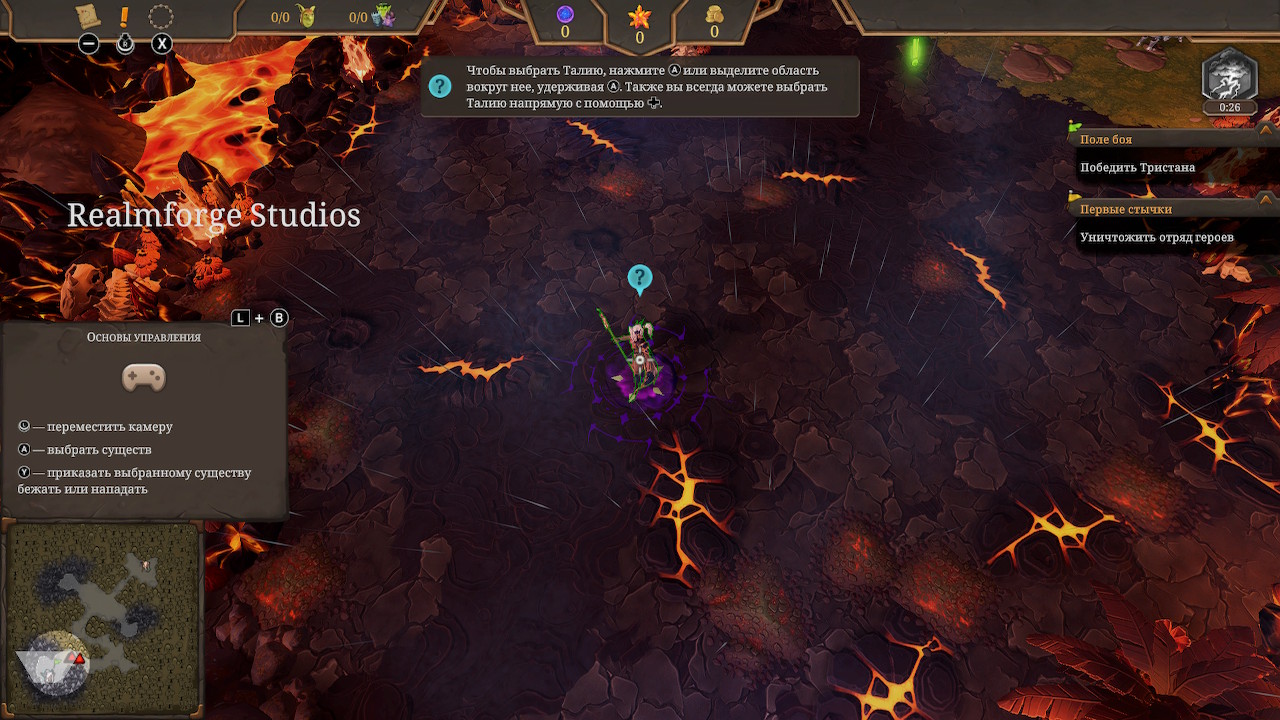Screen dimensions: 1280x720
Task: Click the orange exclamation mark alert icon
Action: pos(125,16)
